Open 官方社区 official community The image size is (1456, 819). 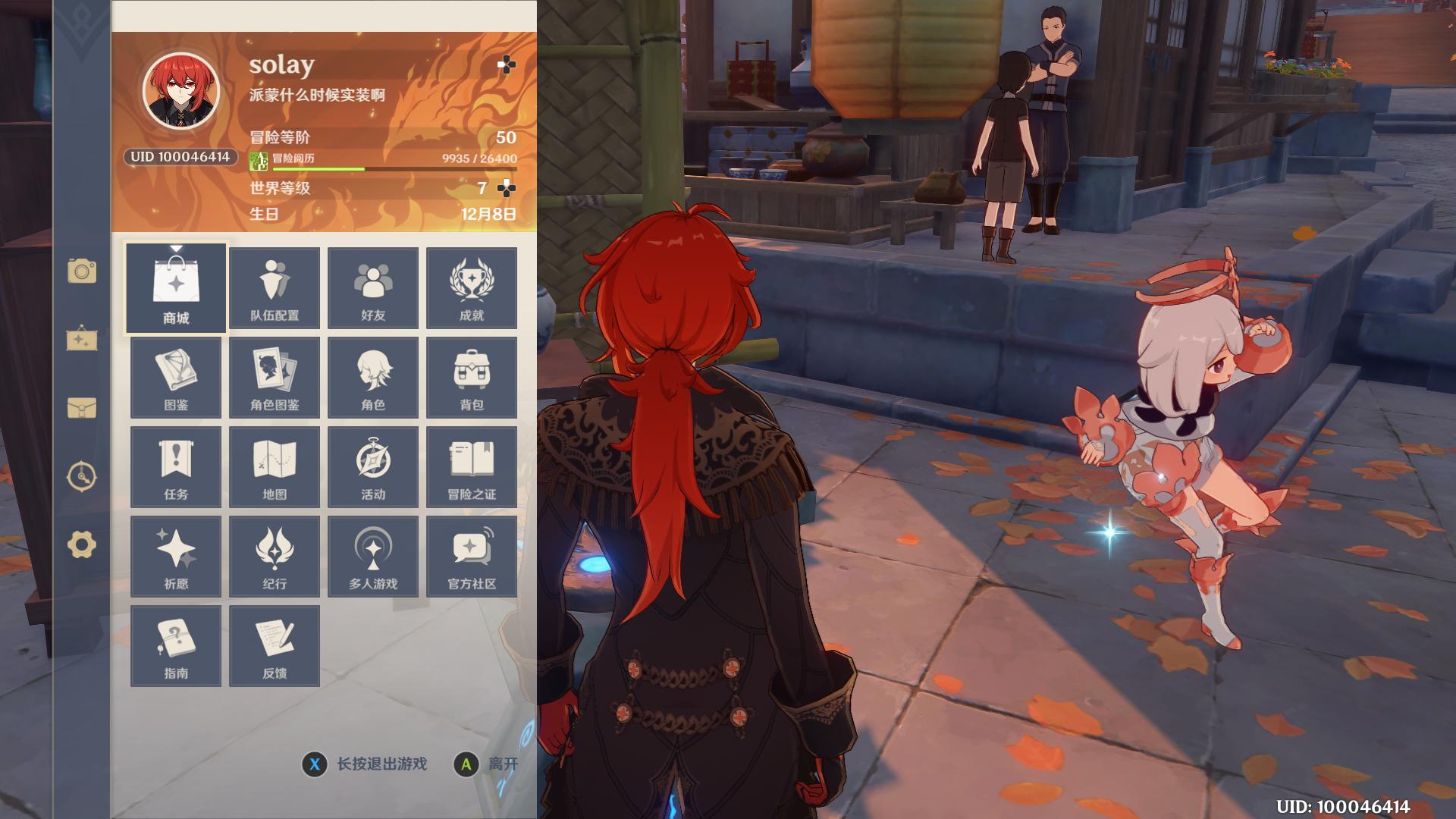click(472, 557)
